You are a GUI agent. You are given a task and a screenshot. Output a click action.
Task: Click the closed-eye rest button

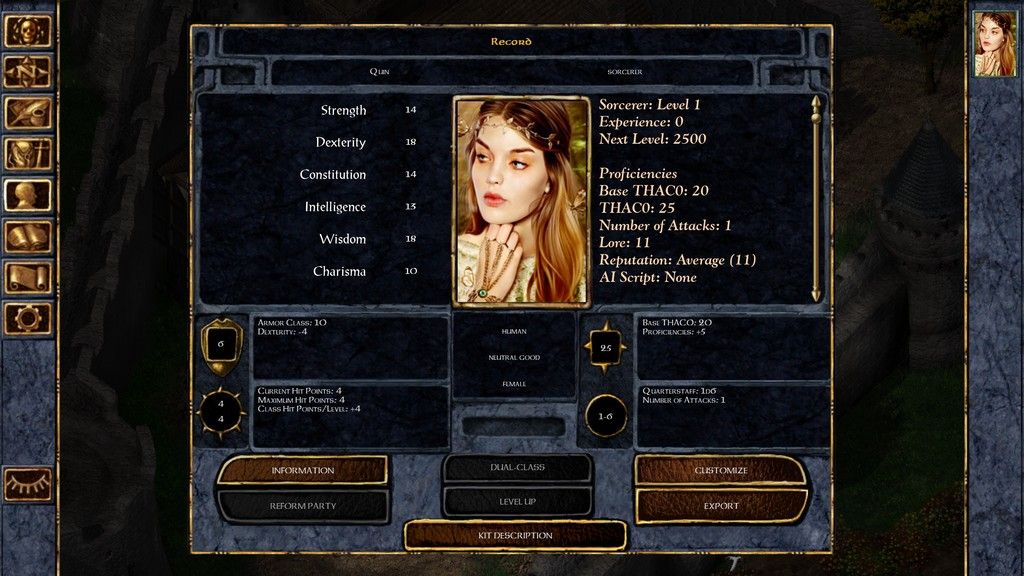[28, 484]
